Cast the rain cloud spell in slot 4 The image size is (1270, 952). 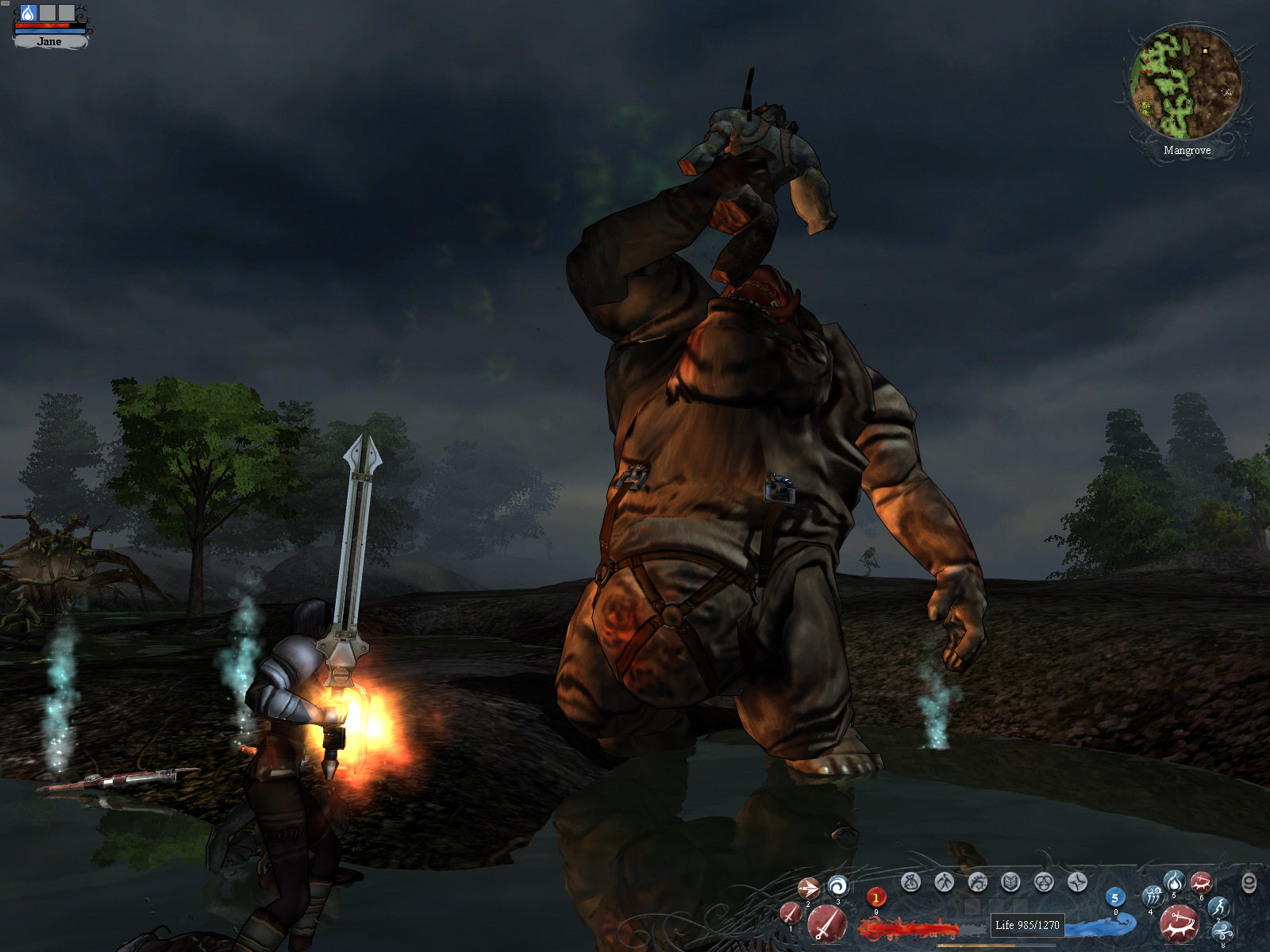pos(1152,896)
